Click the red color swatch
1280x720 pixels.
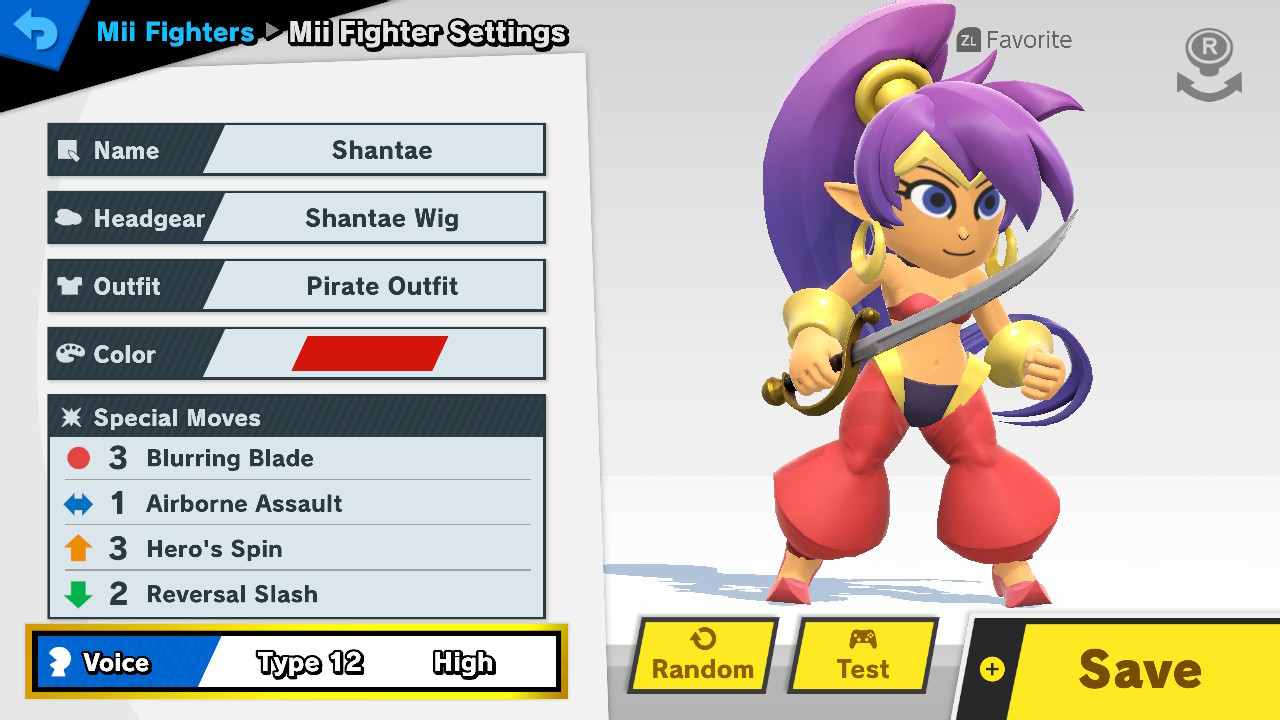372,352
